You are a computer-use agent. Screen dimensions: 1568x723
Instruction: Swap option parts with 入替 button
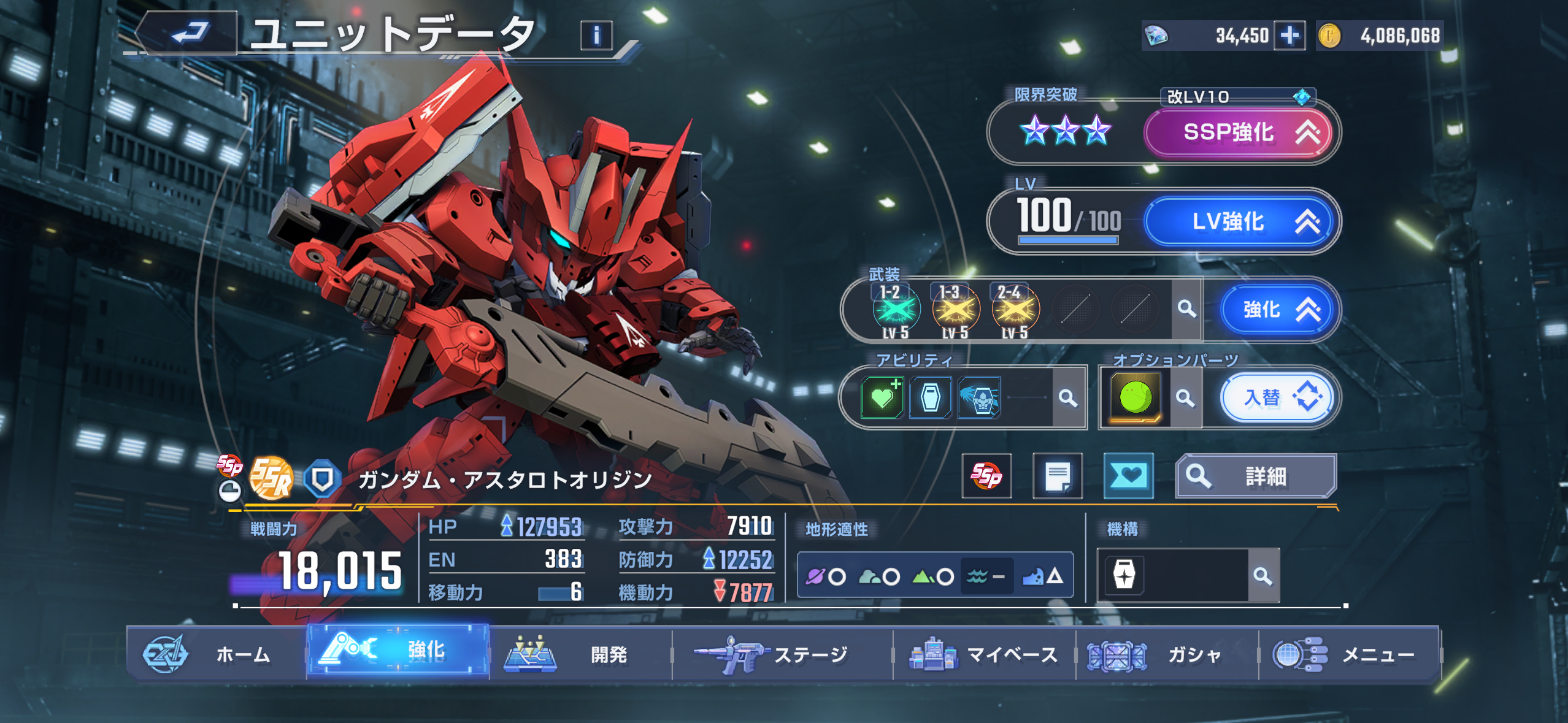(x=1275, y=398)
